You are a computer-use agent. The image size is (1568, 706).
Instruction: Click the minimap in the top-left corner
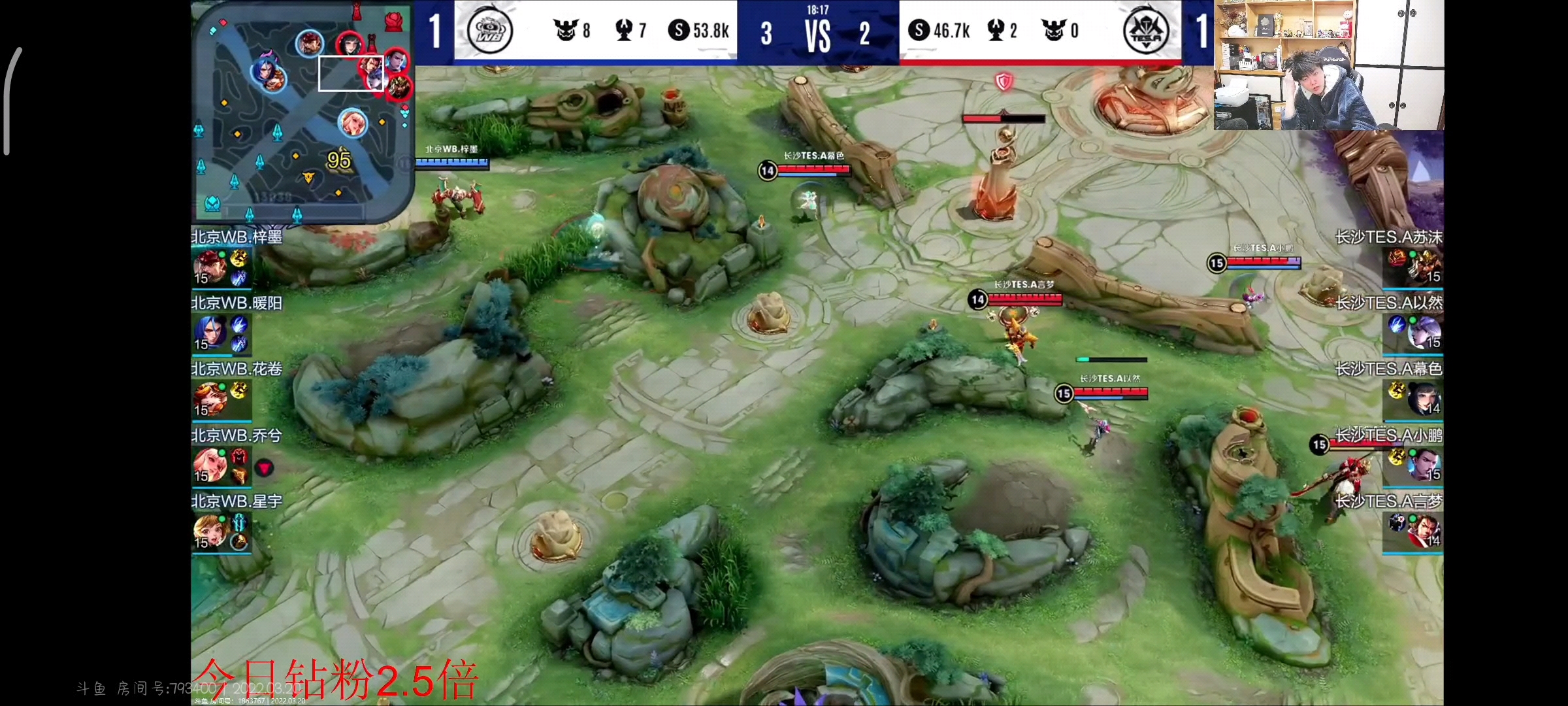302,111
